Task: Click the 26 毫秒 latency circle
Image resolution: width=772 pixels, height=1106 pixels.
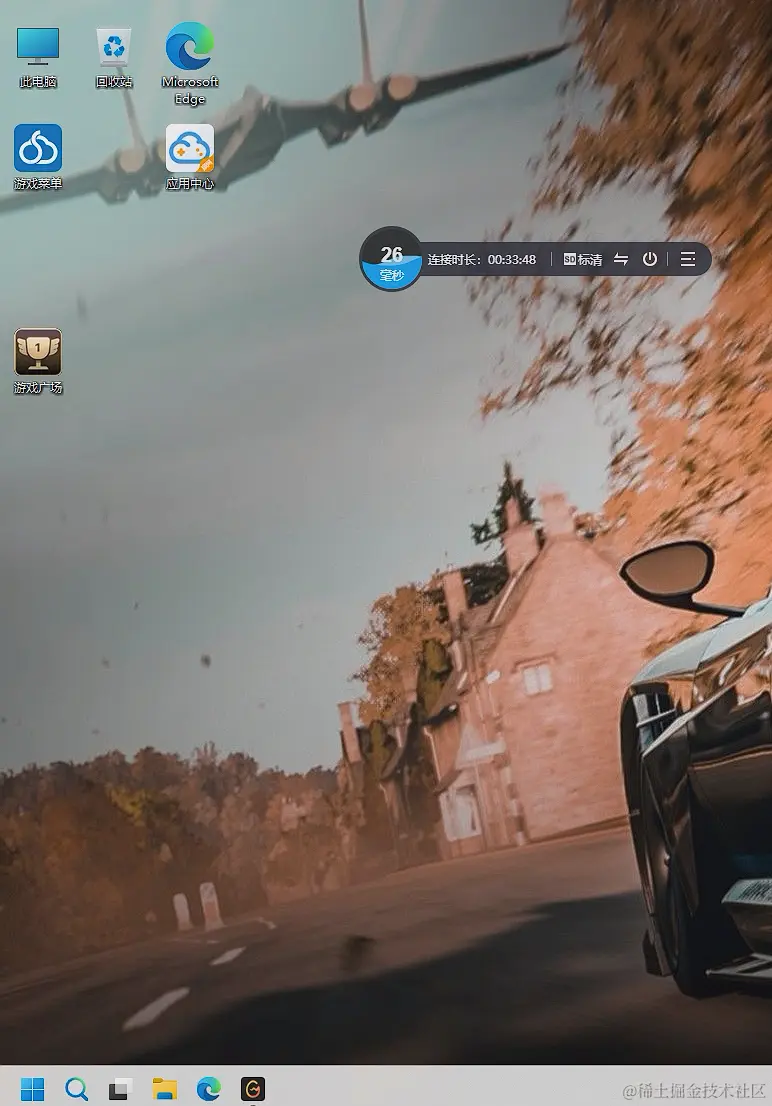Action: pos(391,260)
